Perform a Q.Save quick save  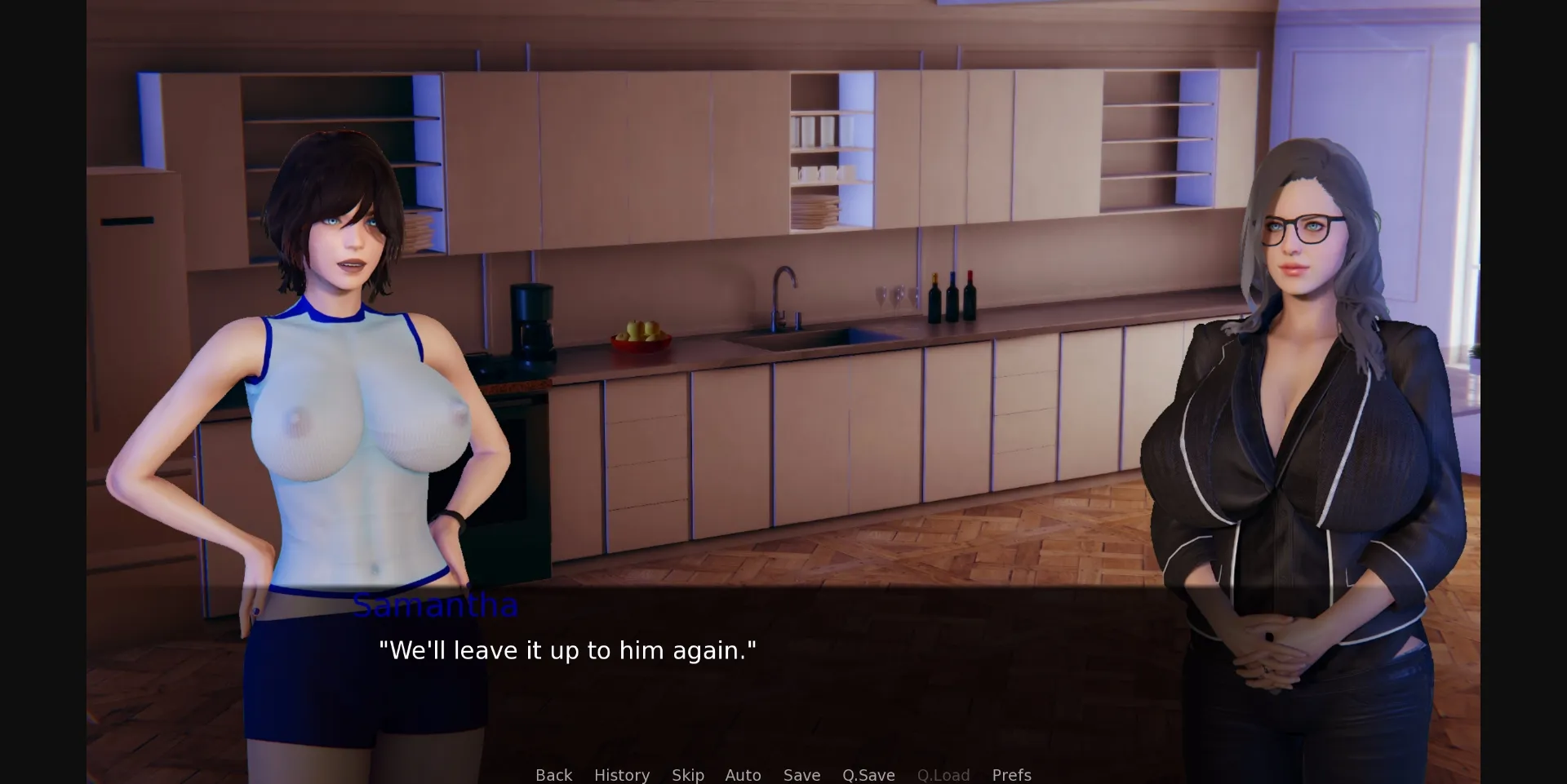pyautogui.click(x=868, y=775)
